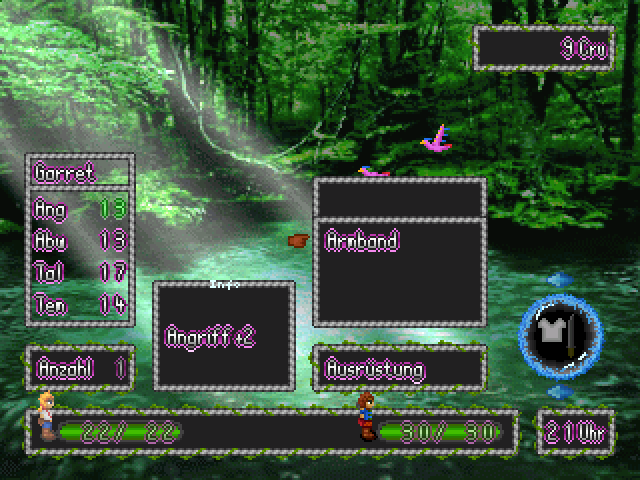
Task: Choose the red-haired character at the bottom
Action: 367,417
